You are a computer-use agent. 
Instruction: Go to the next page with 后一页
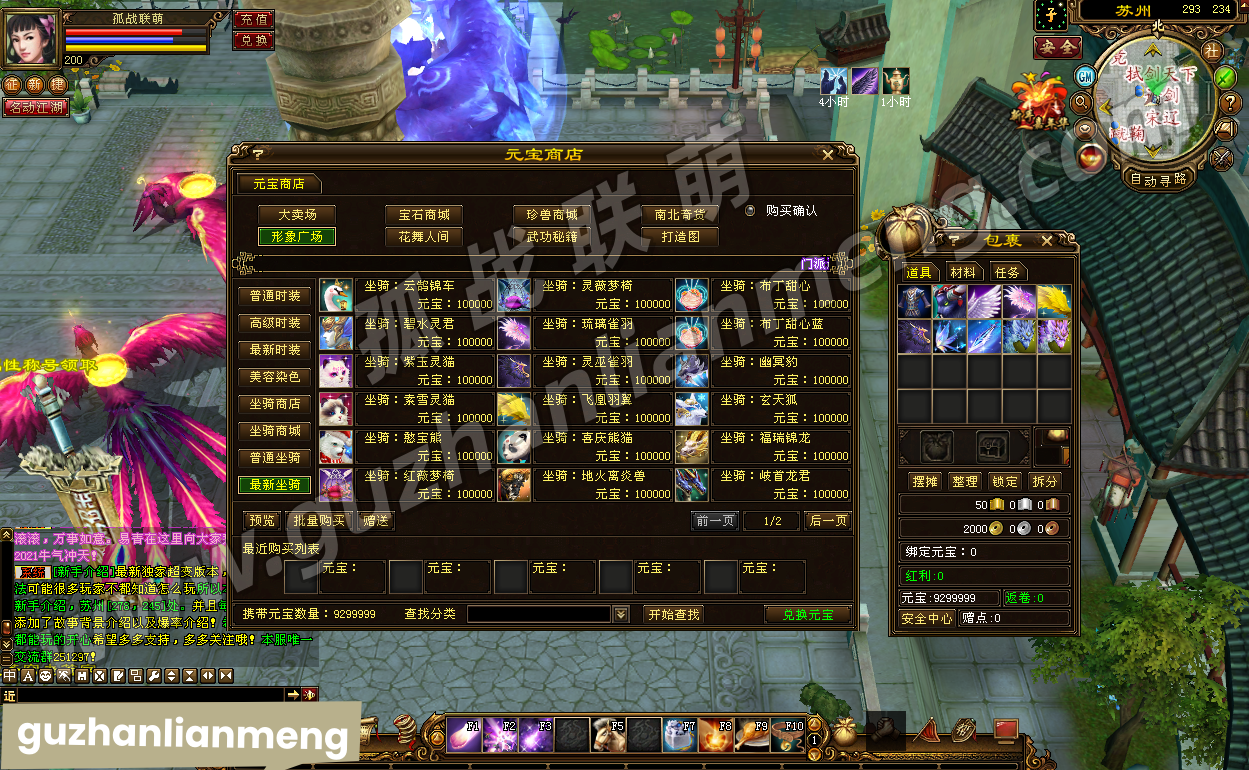click(827, 521)
